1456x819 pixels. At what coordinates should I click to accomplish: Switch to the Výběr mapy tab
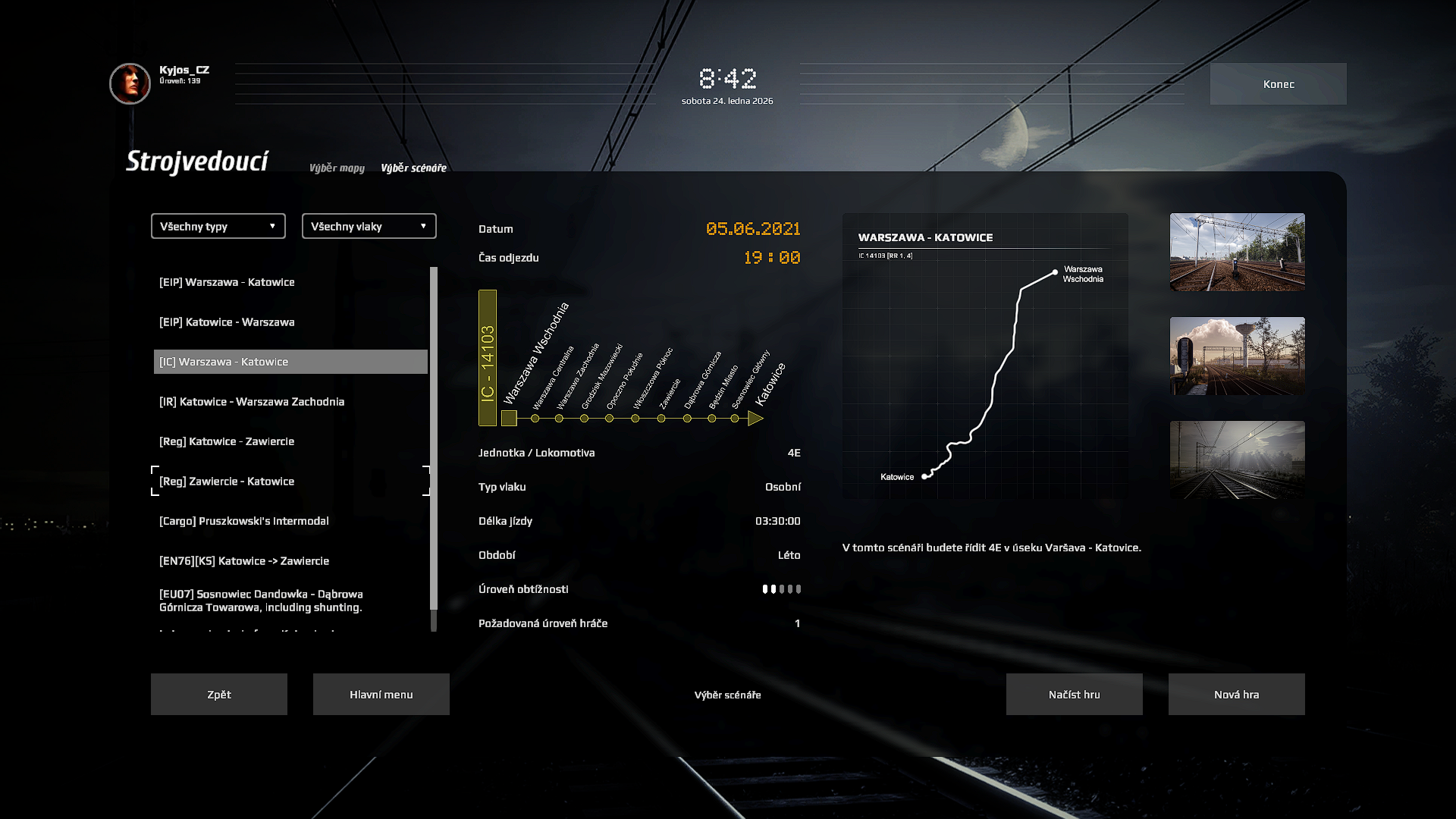pos(337,168)
